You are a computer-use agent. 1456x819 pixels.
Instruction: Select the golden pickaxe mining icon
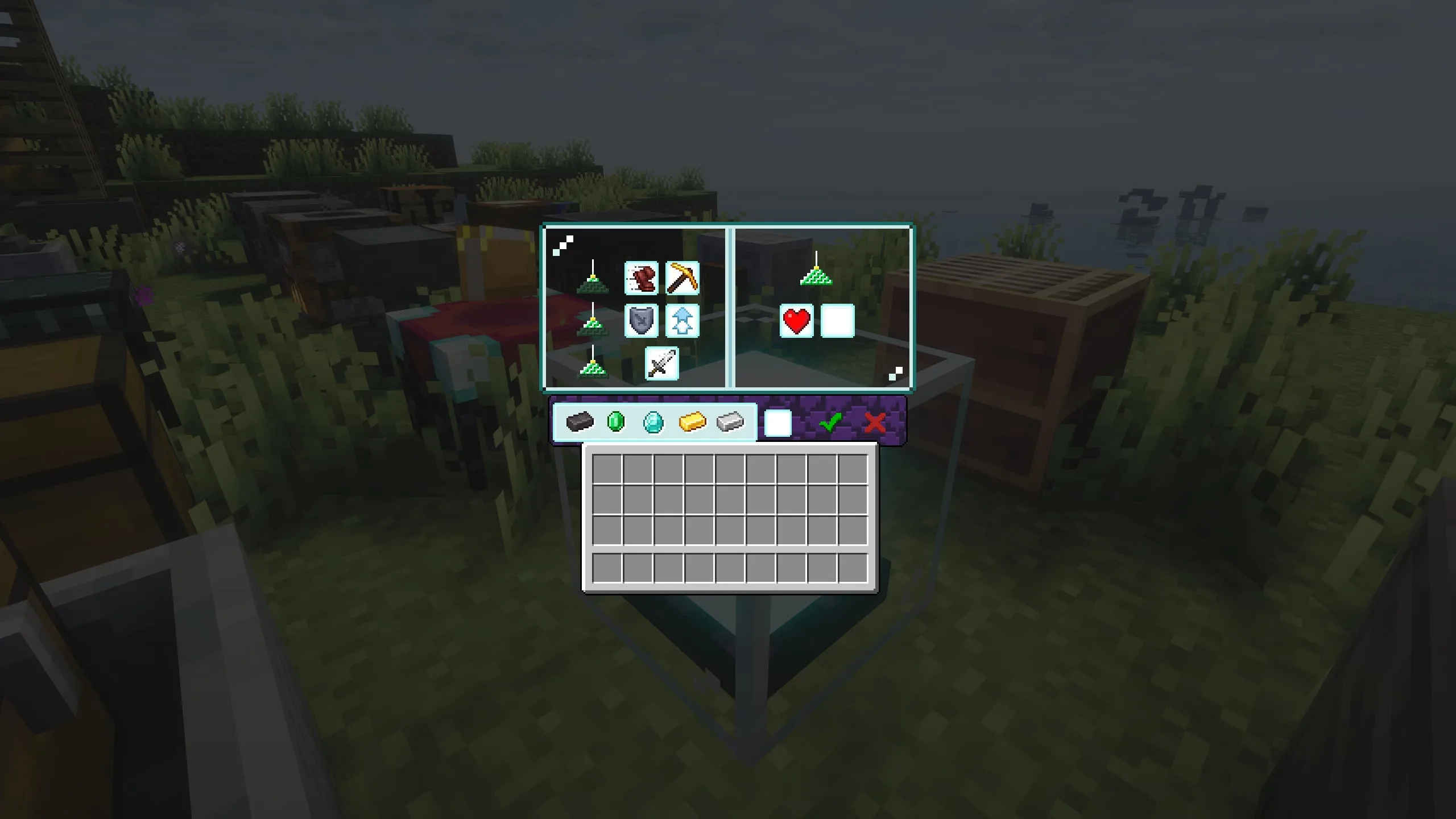682,277
